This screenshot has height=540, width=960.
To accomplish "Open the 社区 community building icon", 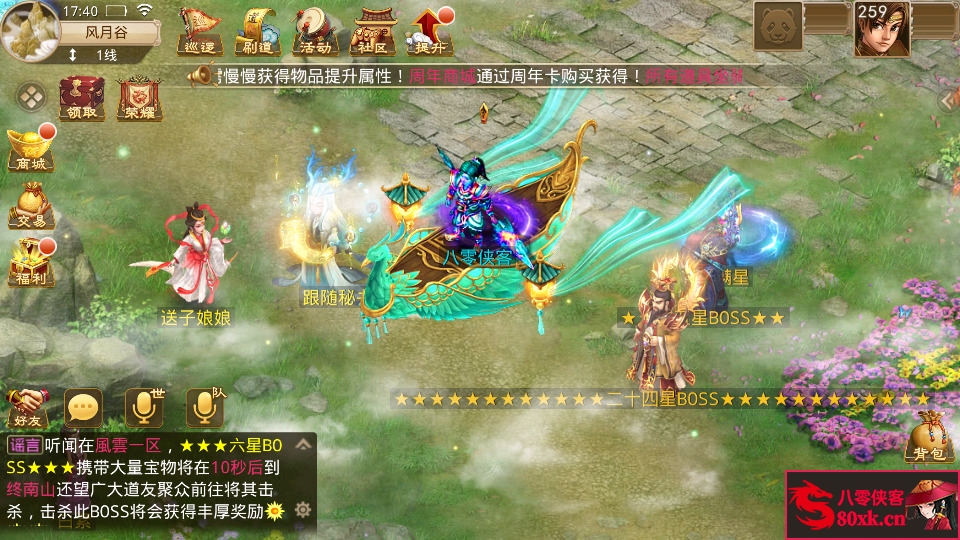I will coord(373,32).
